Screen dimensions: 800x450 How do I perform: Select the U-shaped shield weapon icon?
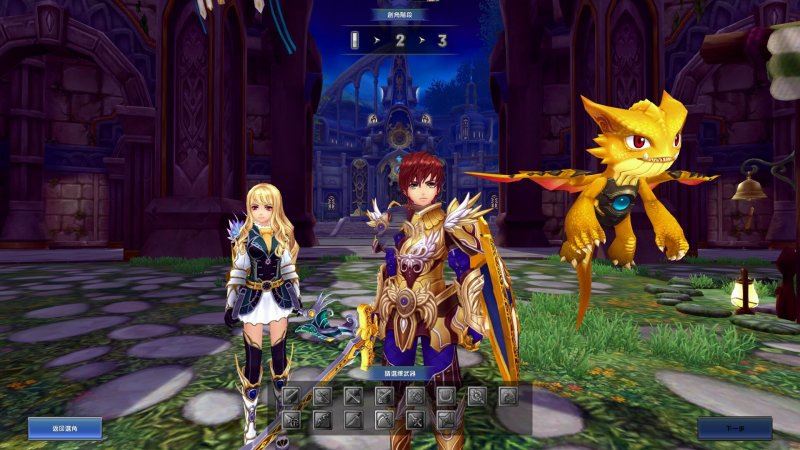click(x=446, y=396)
